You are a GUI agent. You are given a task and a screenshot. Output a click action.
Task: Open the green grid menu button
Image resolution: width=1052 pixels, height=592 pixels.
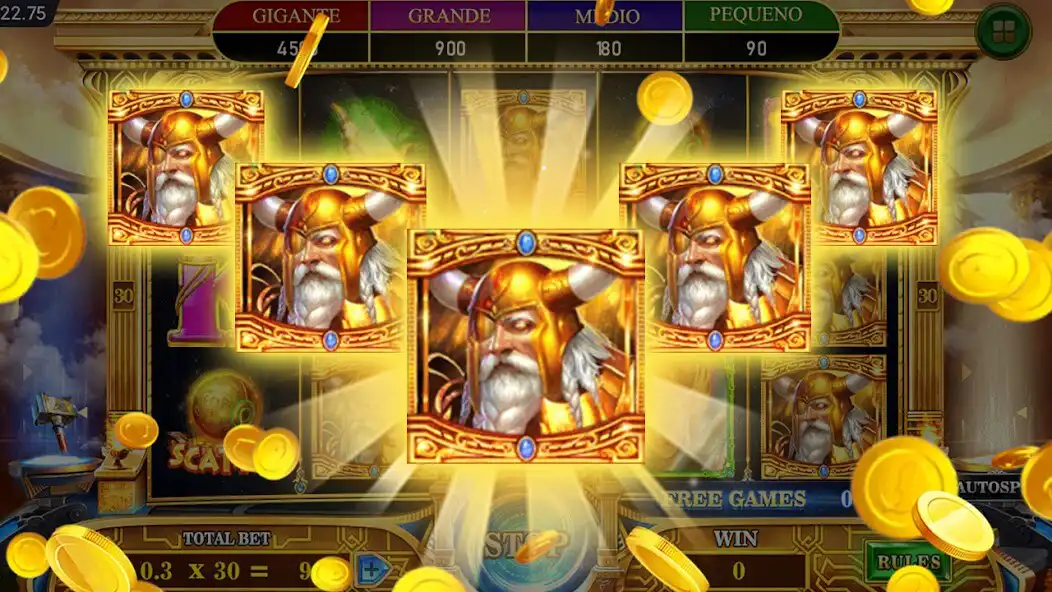(x=1003, y=31)
